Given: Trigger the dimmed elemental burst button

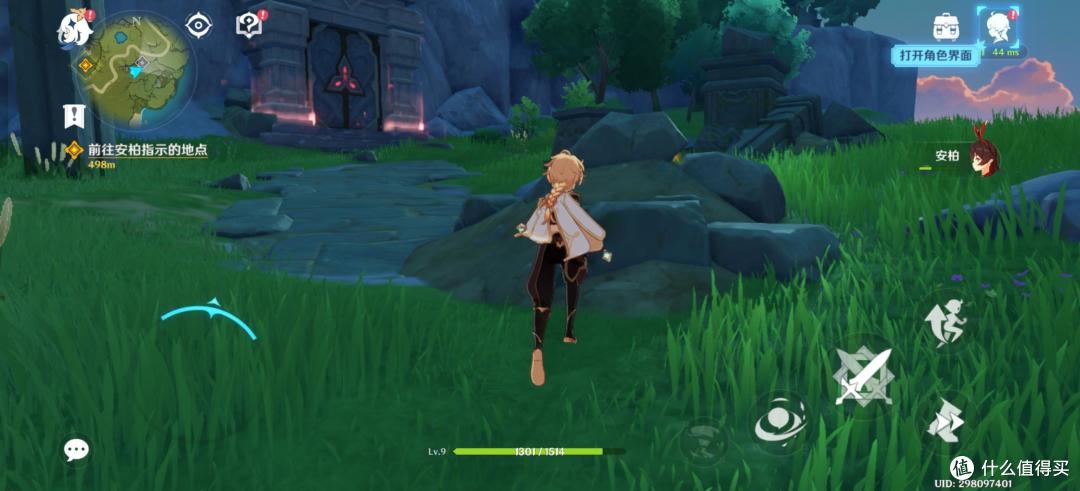Looking at the screenshot, I should (704, 441).
